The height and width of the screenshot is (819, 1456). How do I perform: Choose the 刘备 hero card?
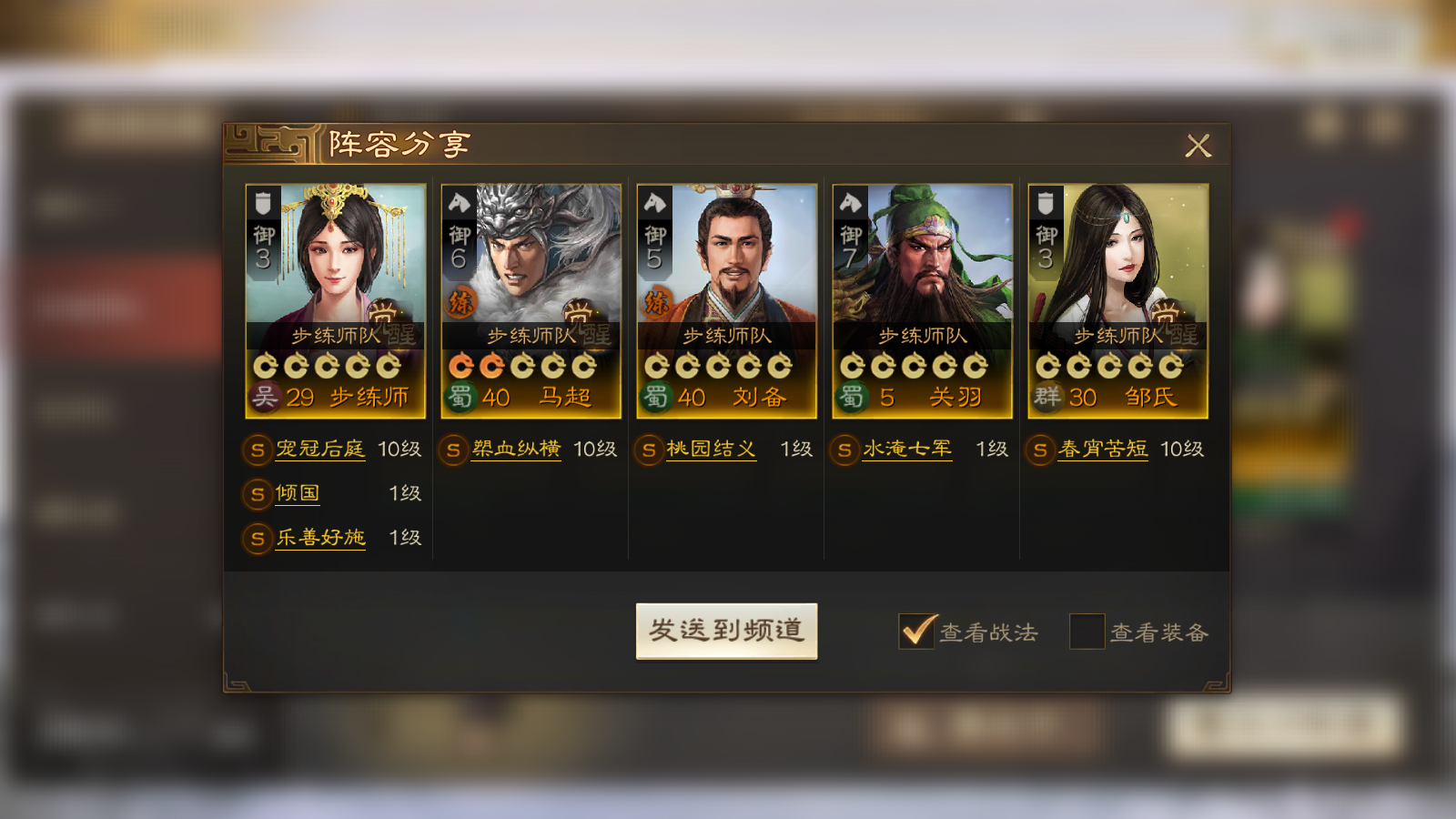click(727, 301)
